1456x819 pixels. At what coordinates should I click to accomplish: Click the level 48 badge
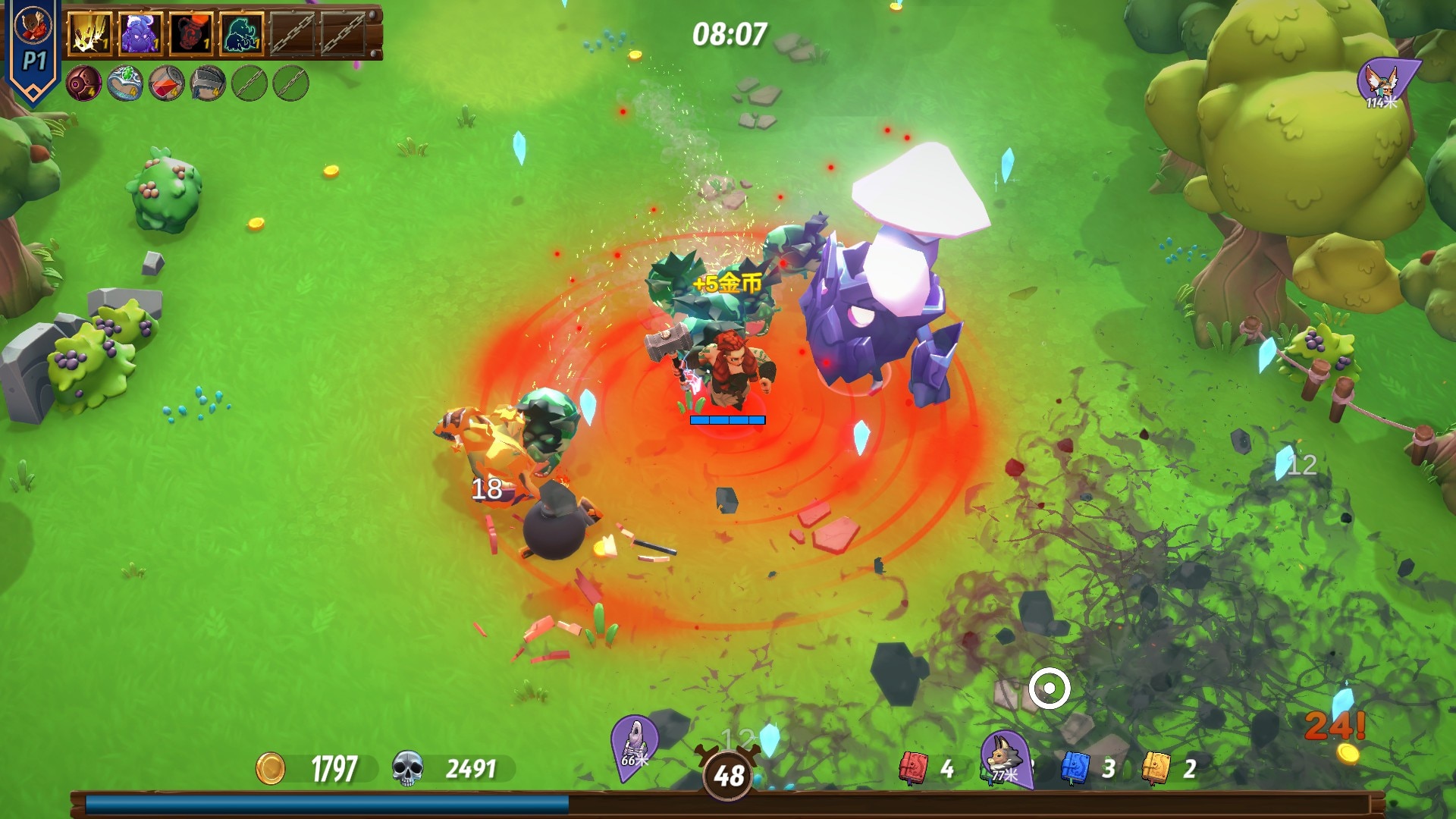(728, 775)
